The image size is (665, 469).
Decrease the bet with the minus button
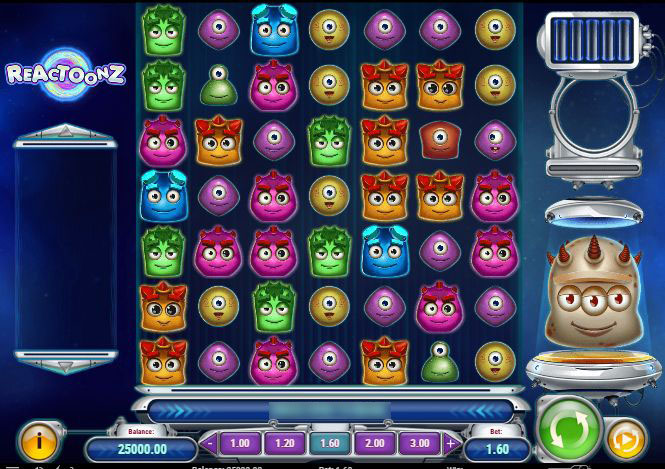point(211,443)
